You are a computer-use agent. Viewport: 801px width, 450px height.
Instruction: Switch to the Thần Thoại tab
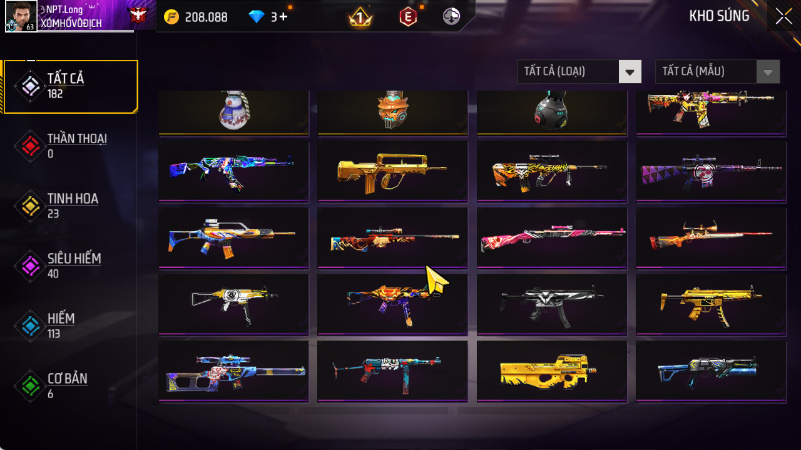68,146
